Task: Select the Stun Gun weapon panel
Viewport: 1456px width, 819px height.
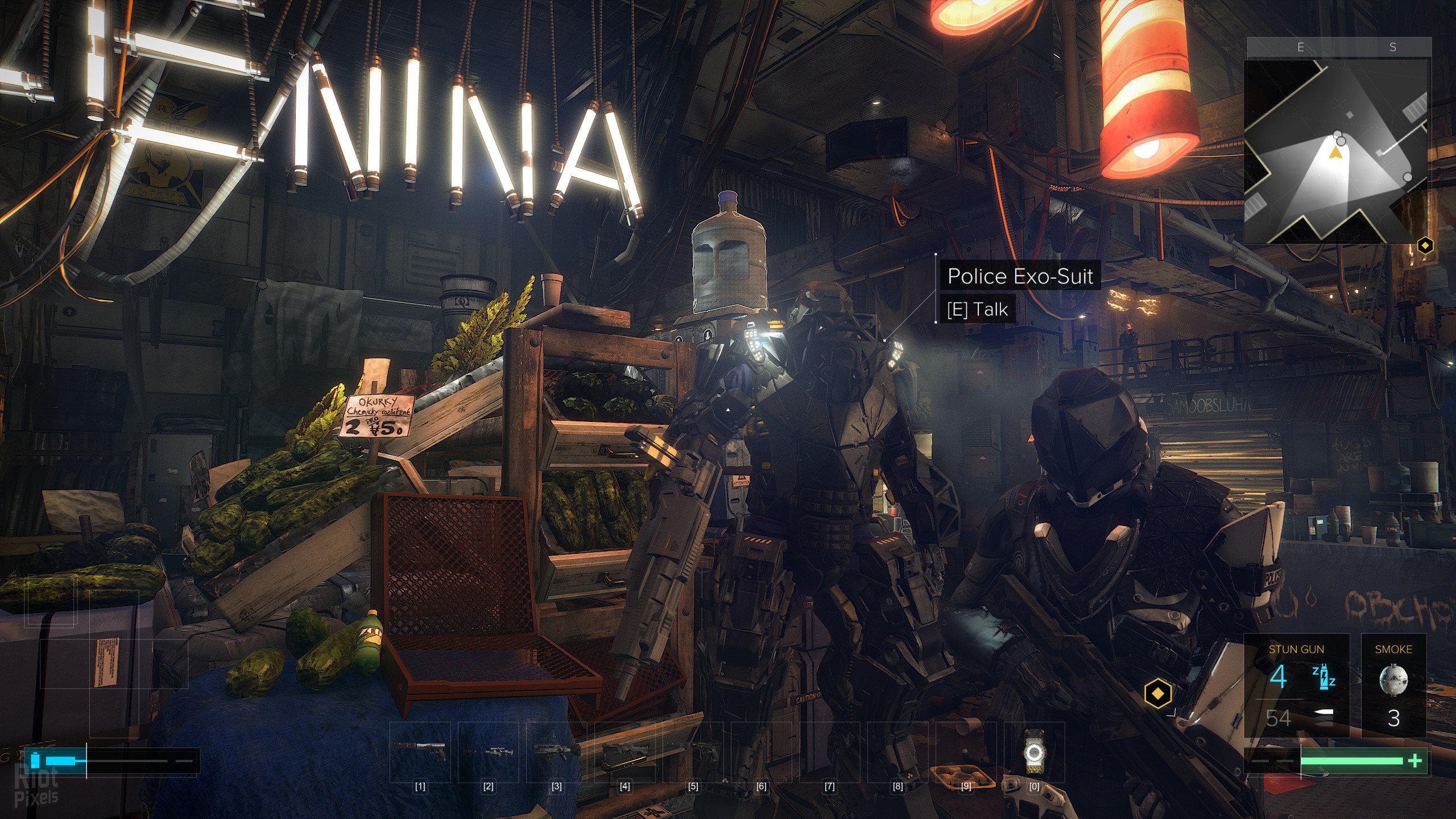Action: [x=1296, y=685]
